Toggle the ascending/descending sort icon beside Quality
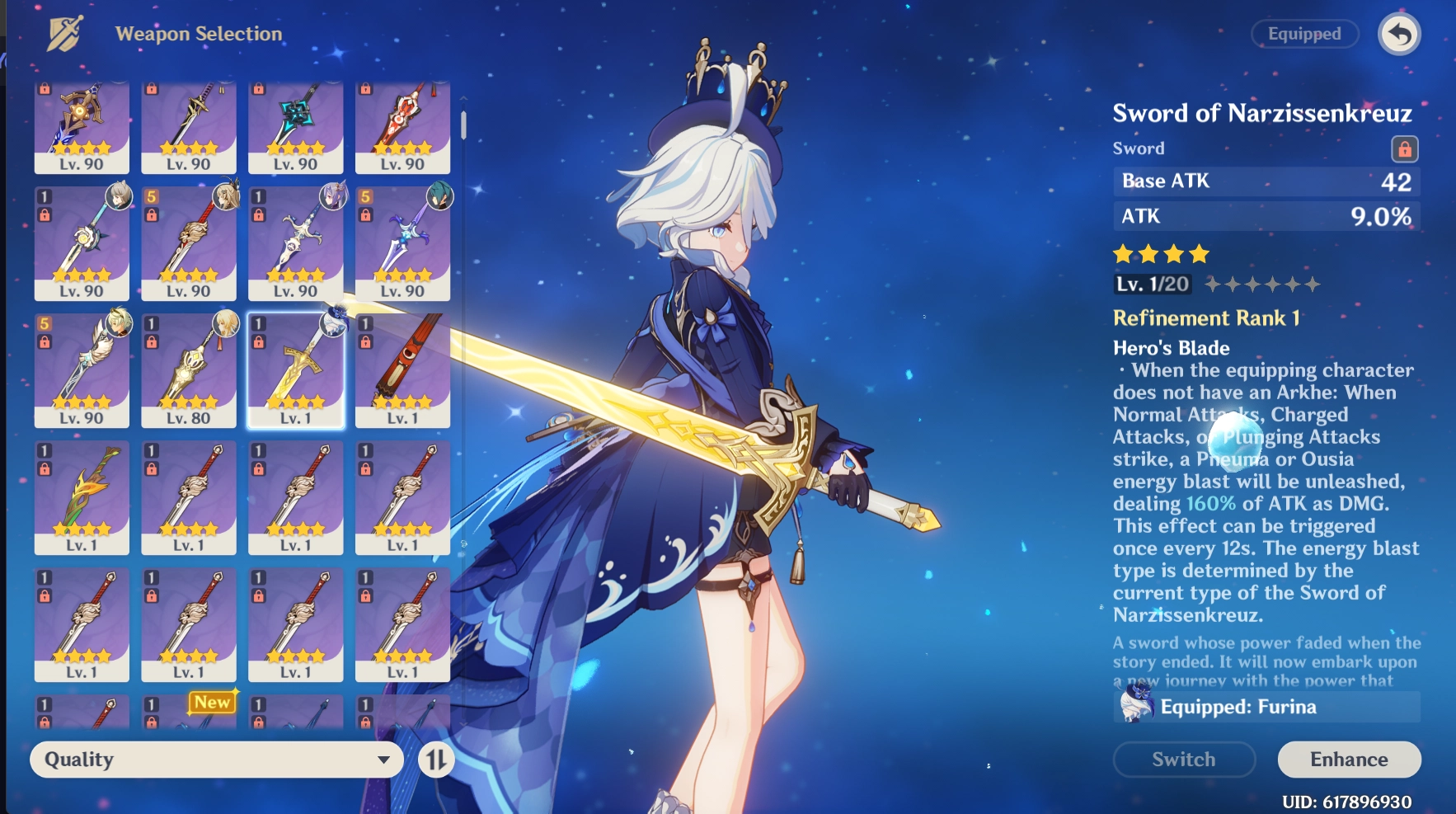Image resolution: width=1456 pixels, height=814 pixels. coord(437,760)
